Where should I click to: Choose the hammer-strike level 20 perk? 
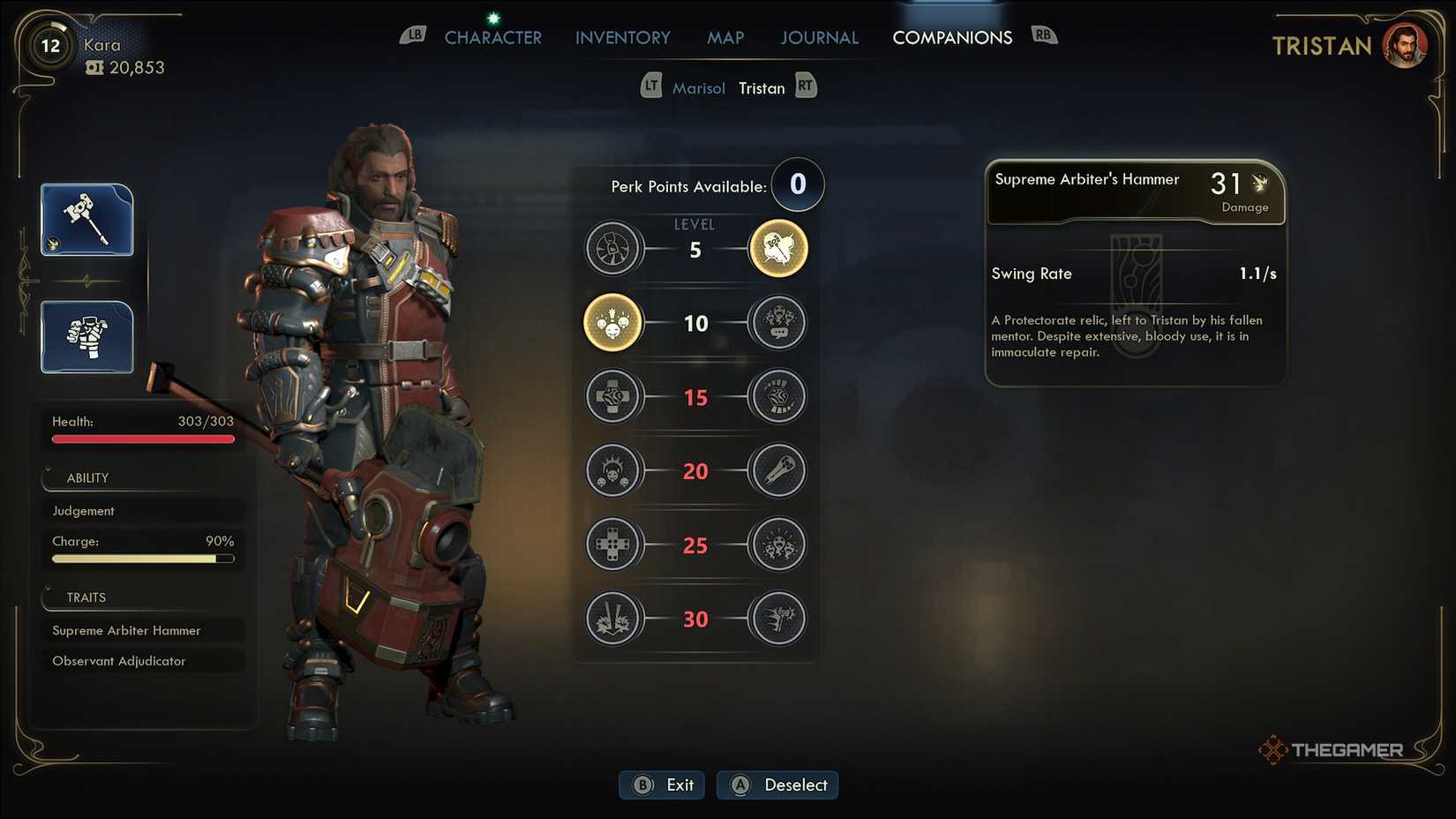[777, 470]
